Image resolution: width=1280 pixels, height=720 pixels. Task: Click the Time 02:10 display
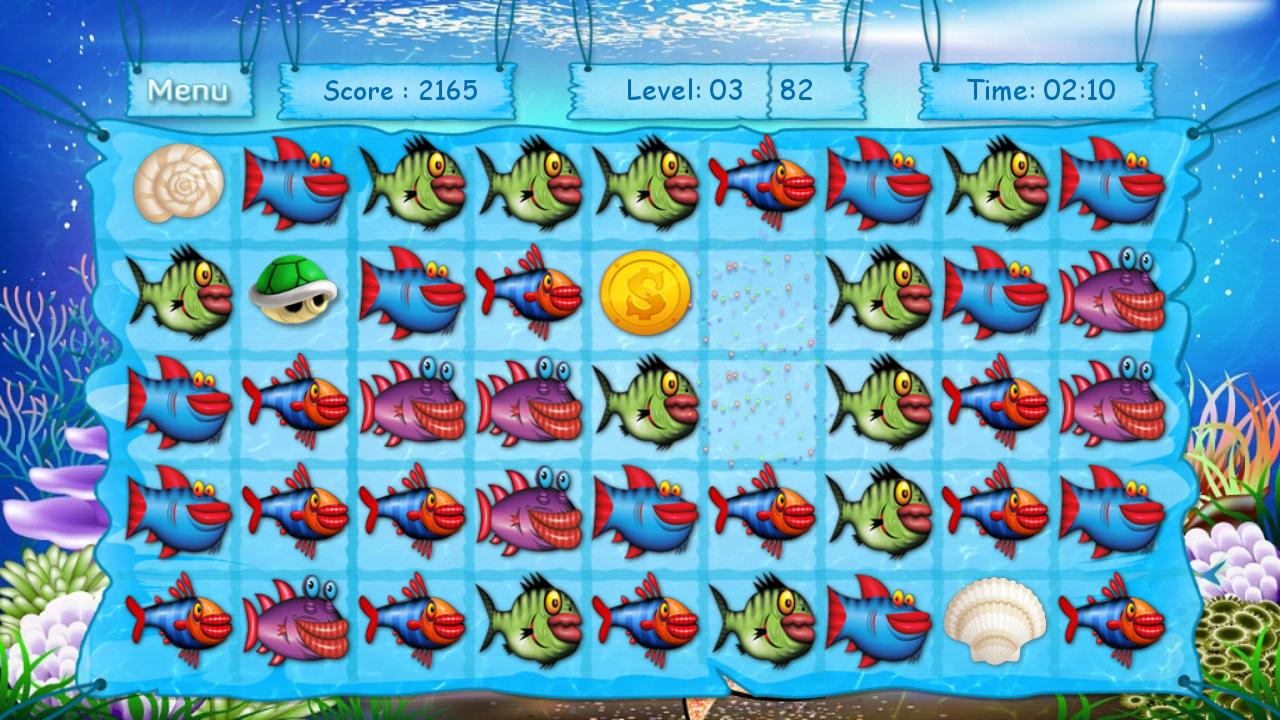click(x=1040, y=90)
